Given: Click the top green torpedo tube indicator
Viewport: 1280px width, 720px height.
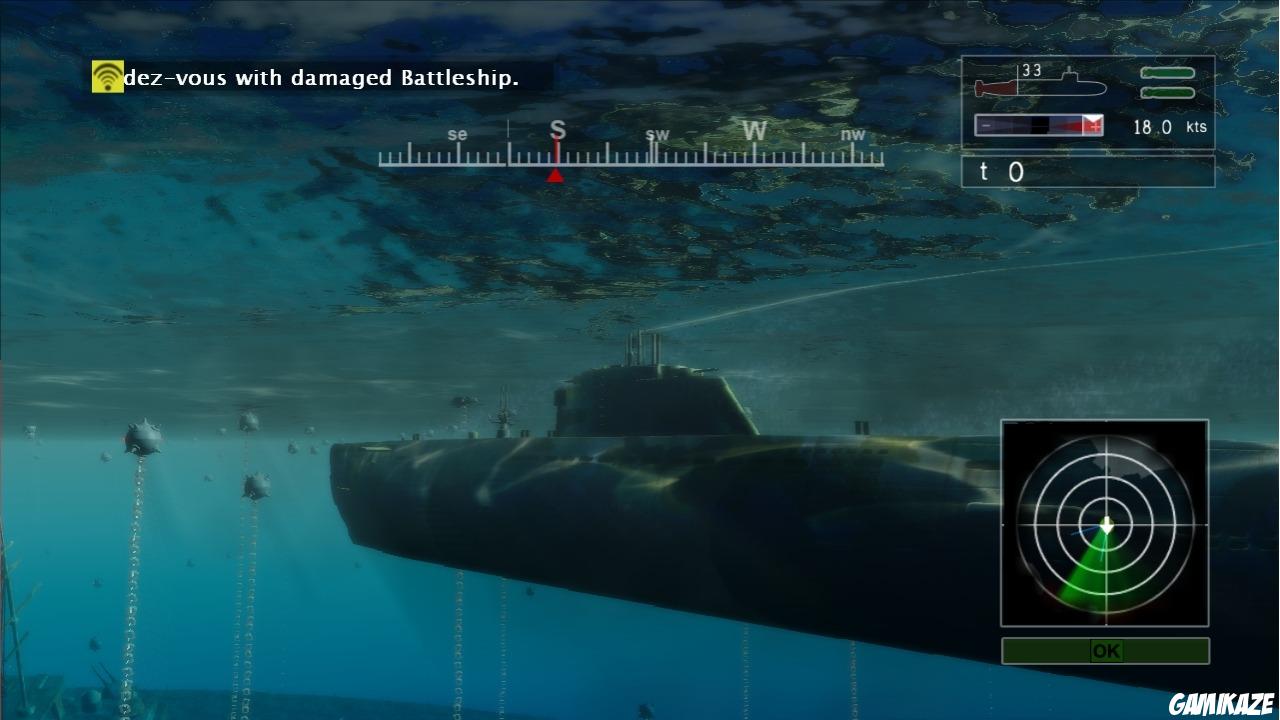Looking at the screenshot, I should coord(1168,72).
